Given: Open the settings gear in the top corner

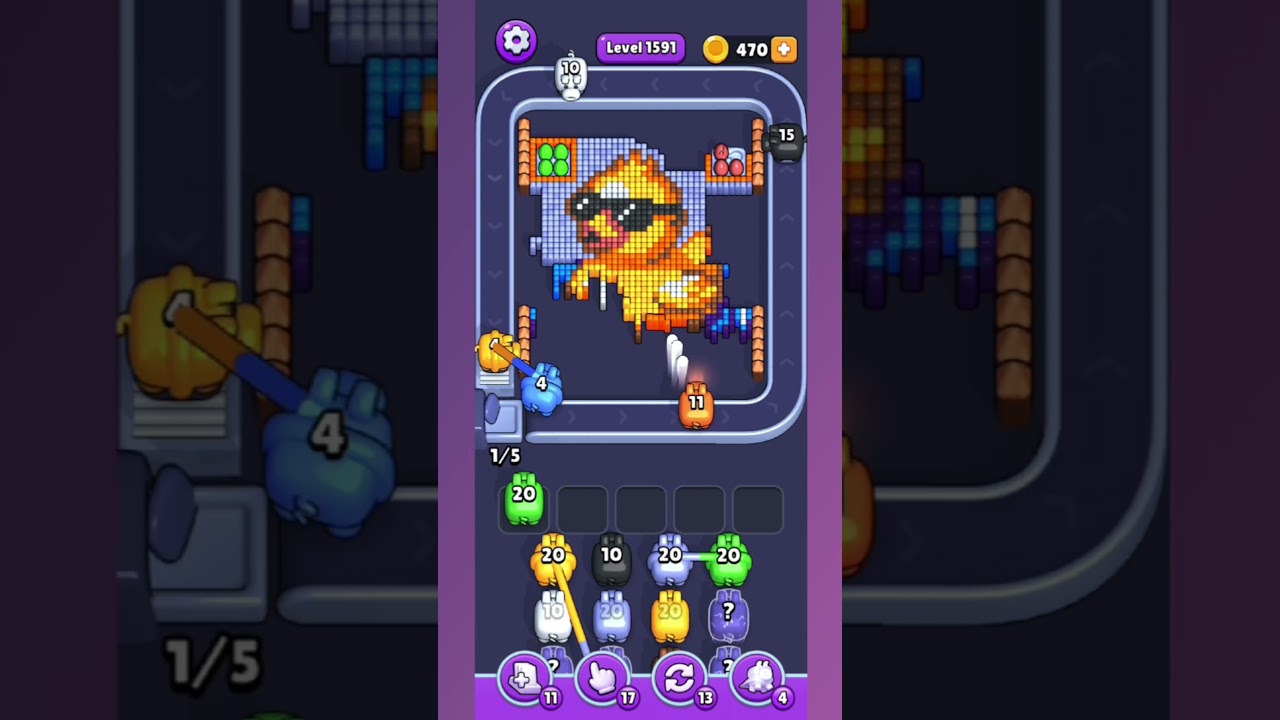Looking at the screenshot, I should [516, 42].
